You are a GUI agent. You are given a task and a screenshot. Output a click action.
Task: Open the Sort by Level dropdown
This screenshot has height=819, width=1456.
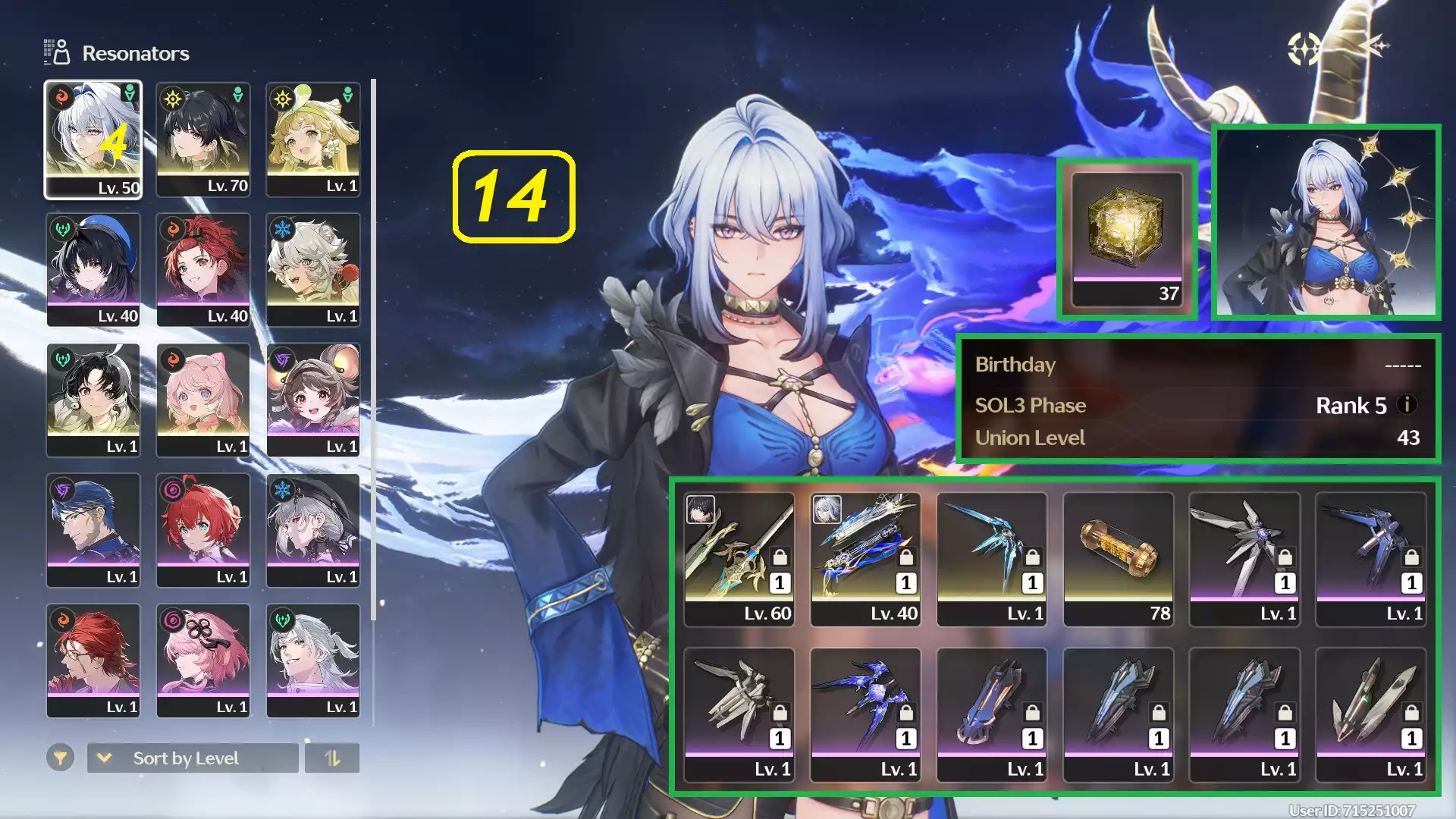[x=193, y=758]
